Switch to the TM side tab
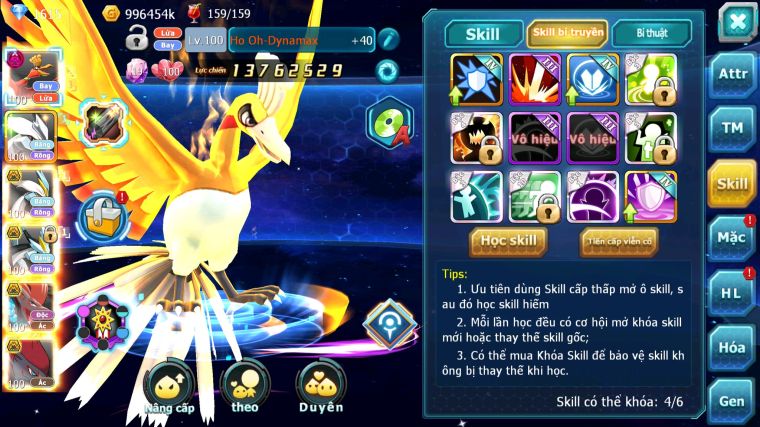Screen dimensions: 760x427 (x=732, y=129)
